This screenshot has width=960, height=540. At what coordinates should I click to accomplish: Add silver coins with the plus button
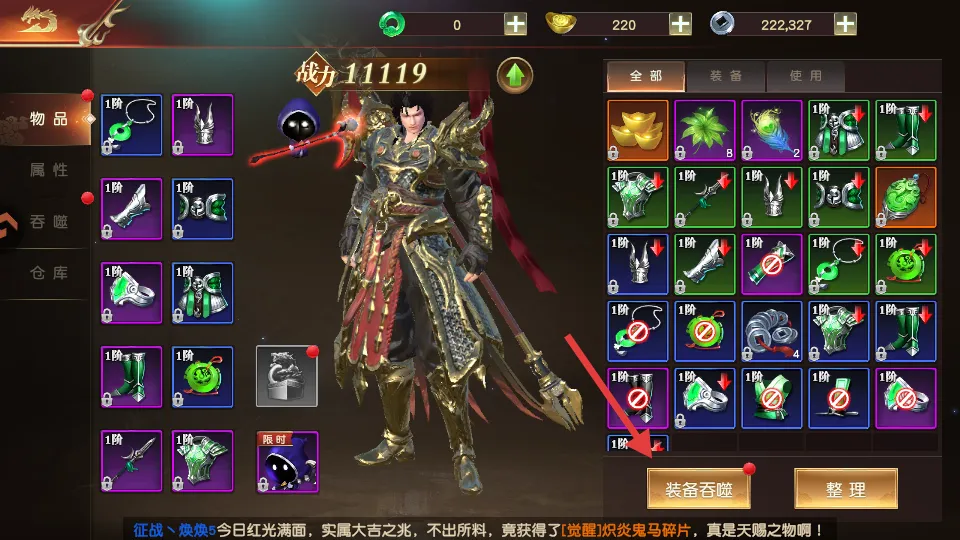pyautogui.click(x=845, y=24)
